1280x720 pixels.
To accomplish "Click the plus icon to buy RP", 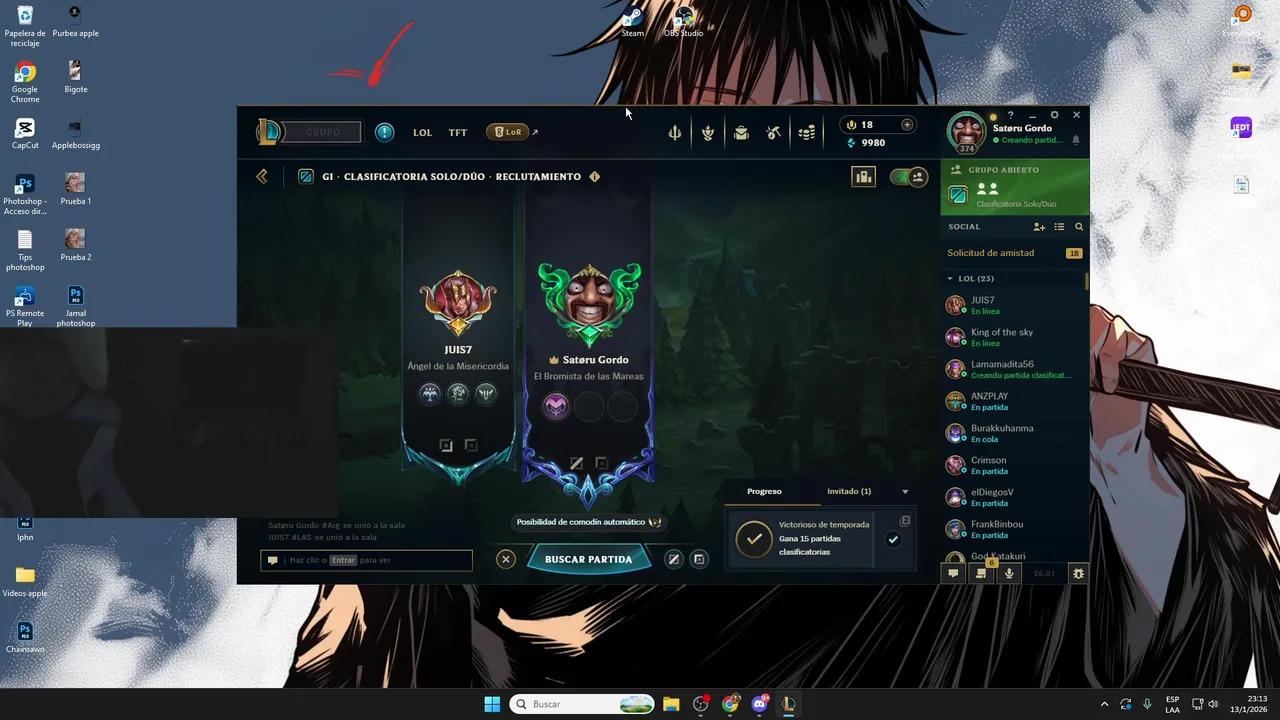I will pyautogui.click(x=906, y=125).
